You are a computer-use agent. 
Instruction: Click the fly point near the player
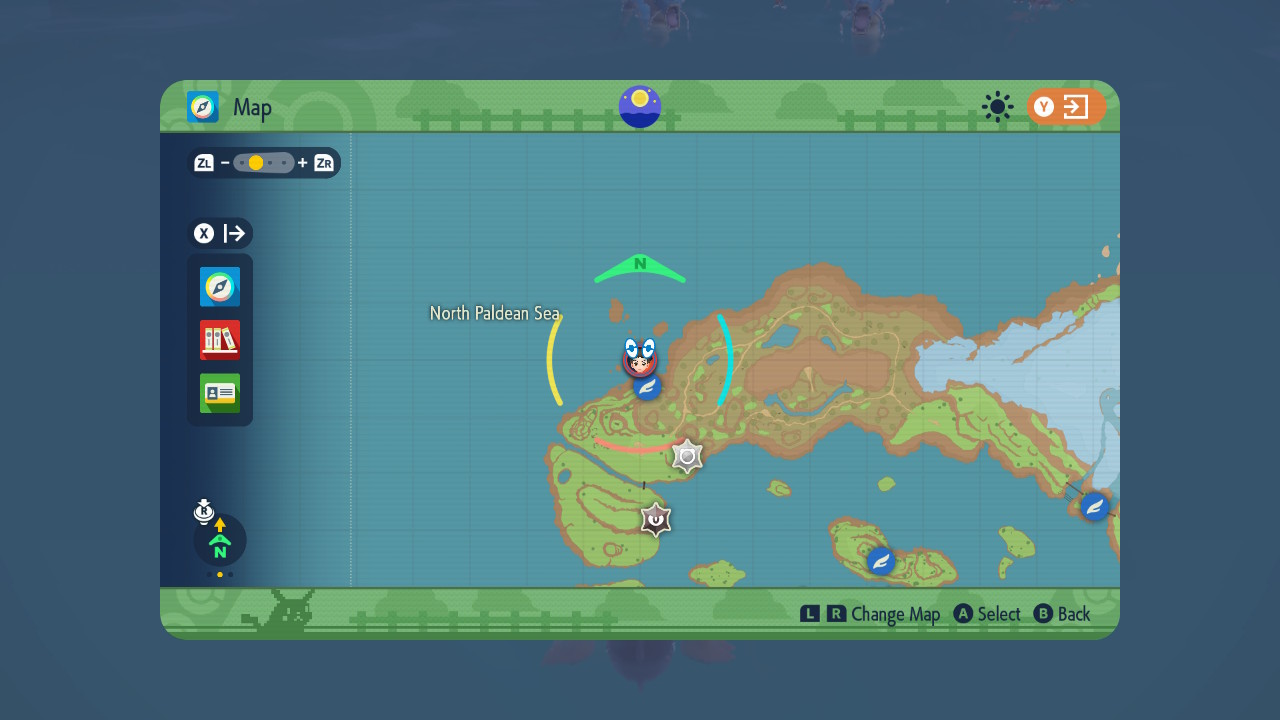pos(647,388)
